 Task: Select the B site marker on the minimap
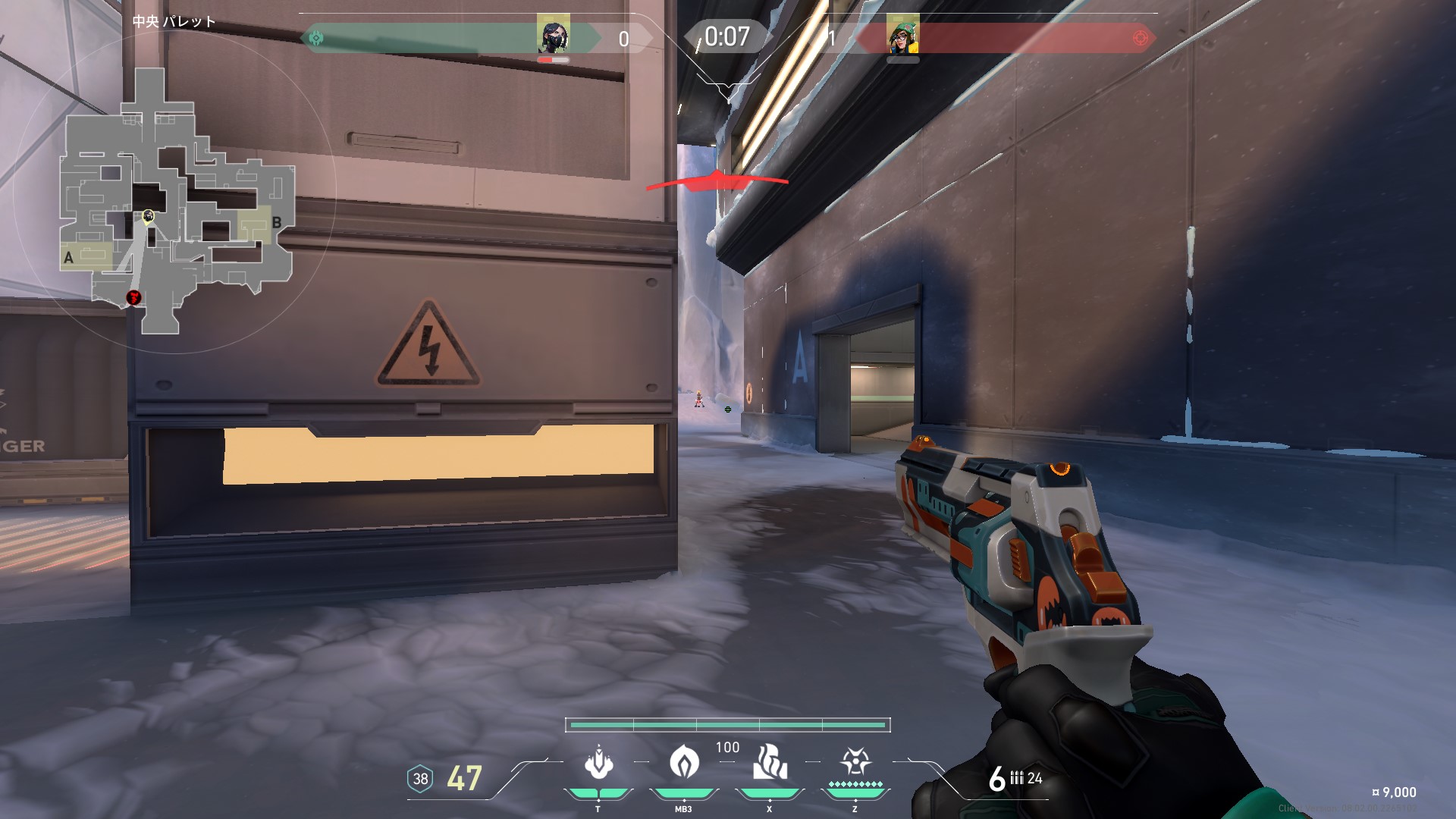(276, 222)
